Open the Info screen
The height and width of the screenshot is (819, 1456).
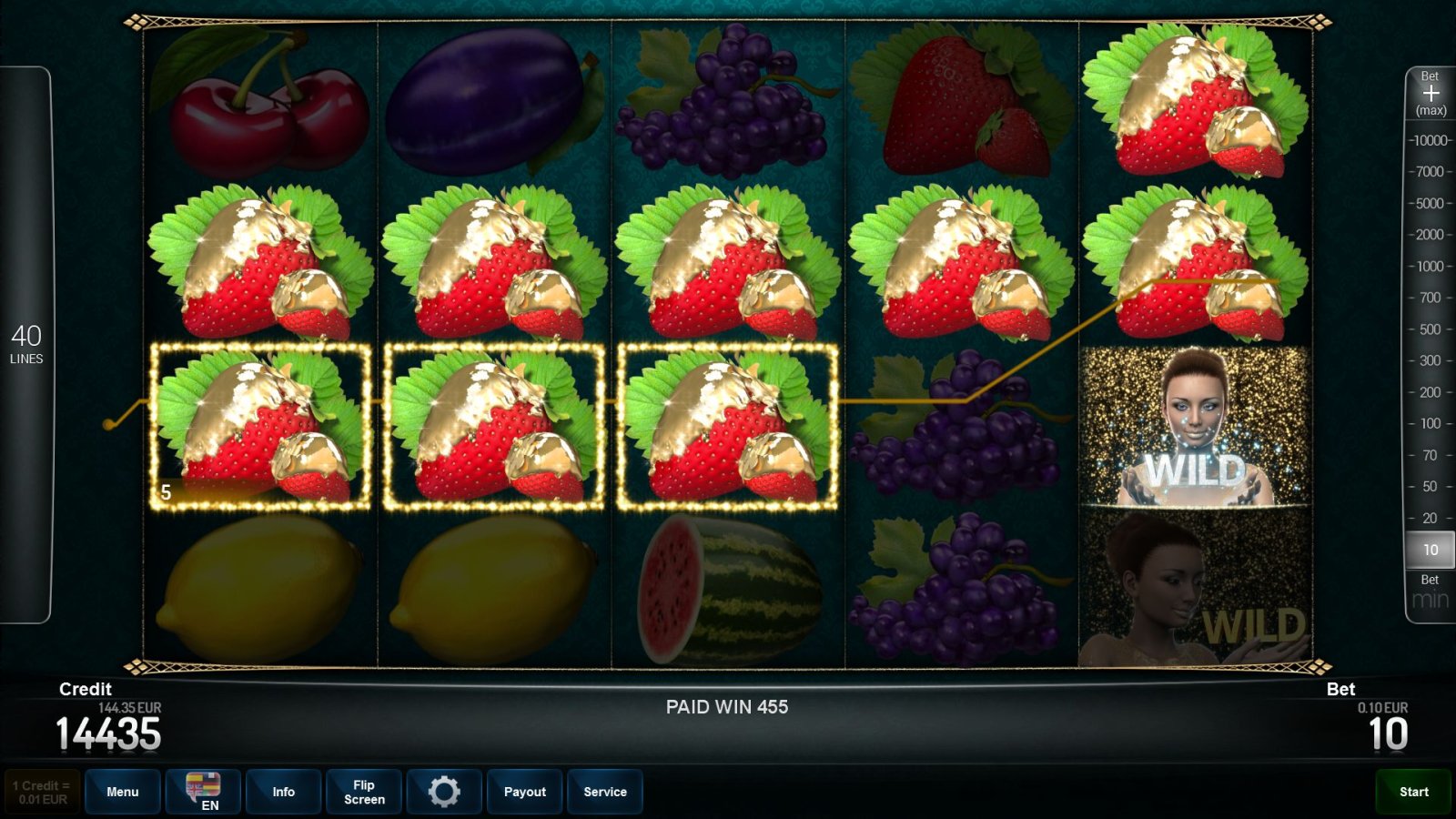tap(283, 792)
